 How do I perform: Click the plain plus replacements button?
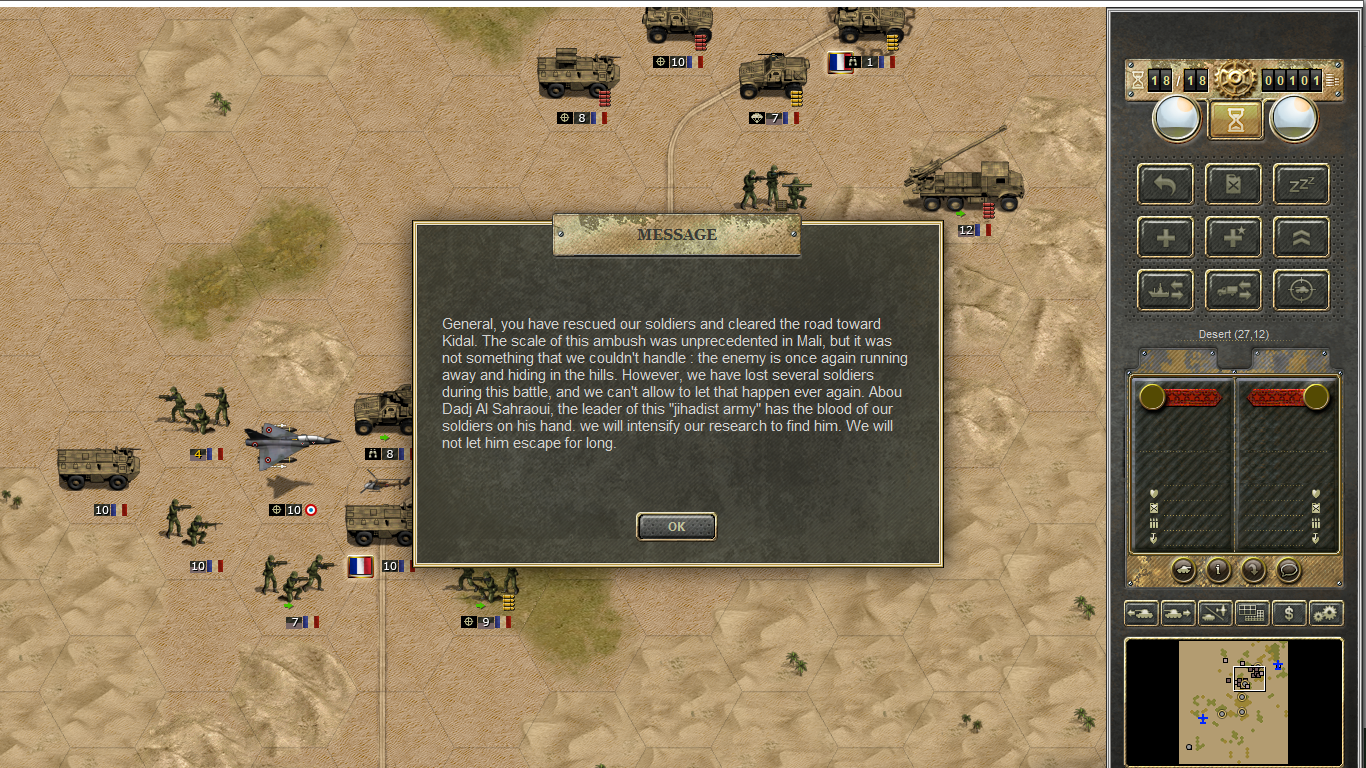pyautogui.click(x=1165, y=237)
